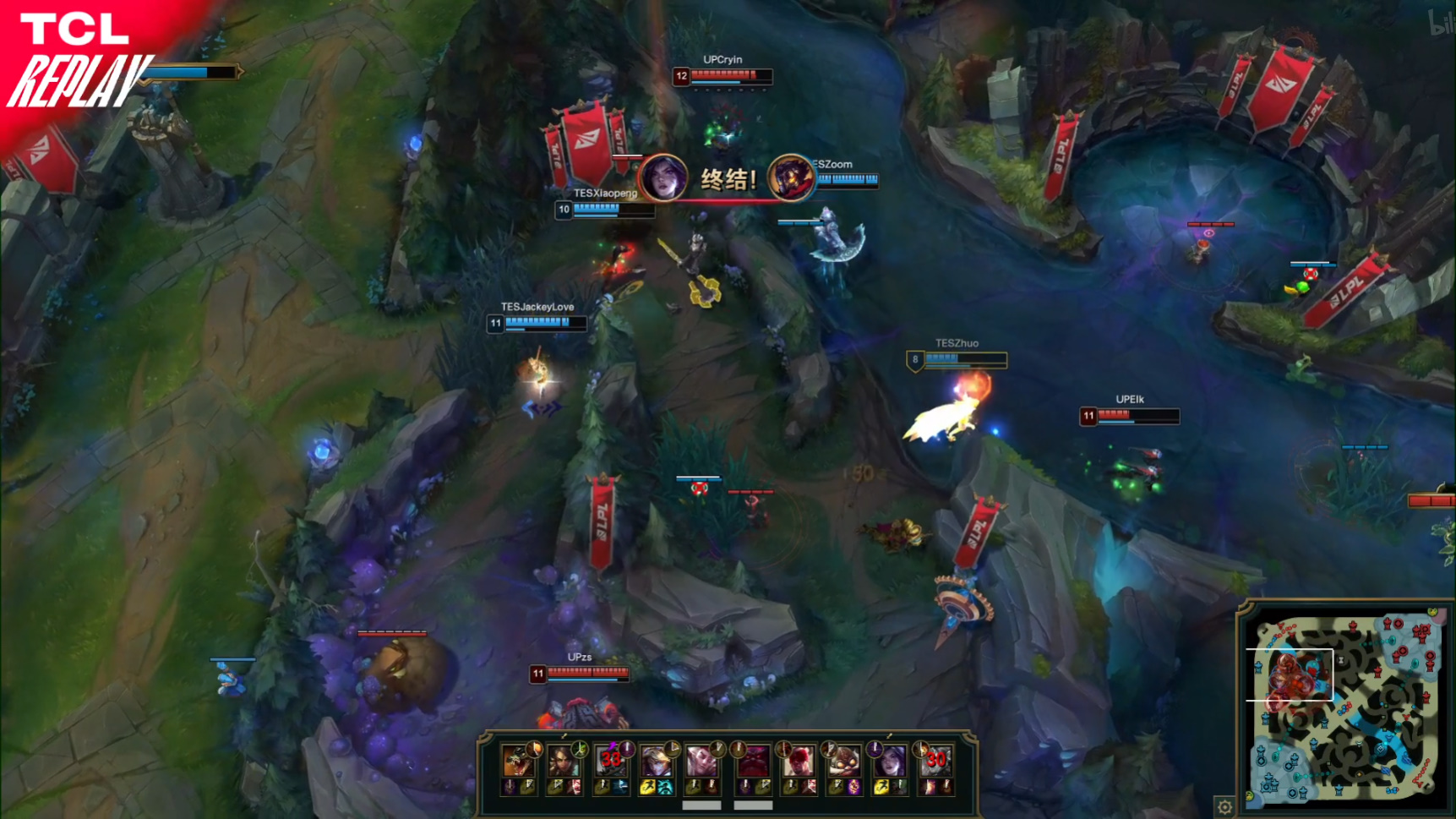This screenshot has height=819, width=1456.
Task: Click Ezreal's yellow Flash summoner spell
Action: click(x=647, y=788)
